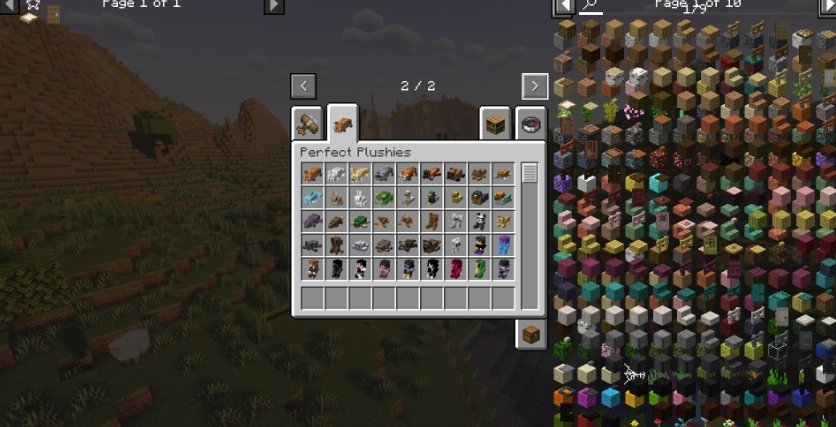Screen dimensions: 836x427
Task: Choose the light blue axolotl plushie
Action: tap(311, 198)
